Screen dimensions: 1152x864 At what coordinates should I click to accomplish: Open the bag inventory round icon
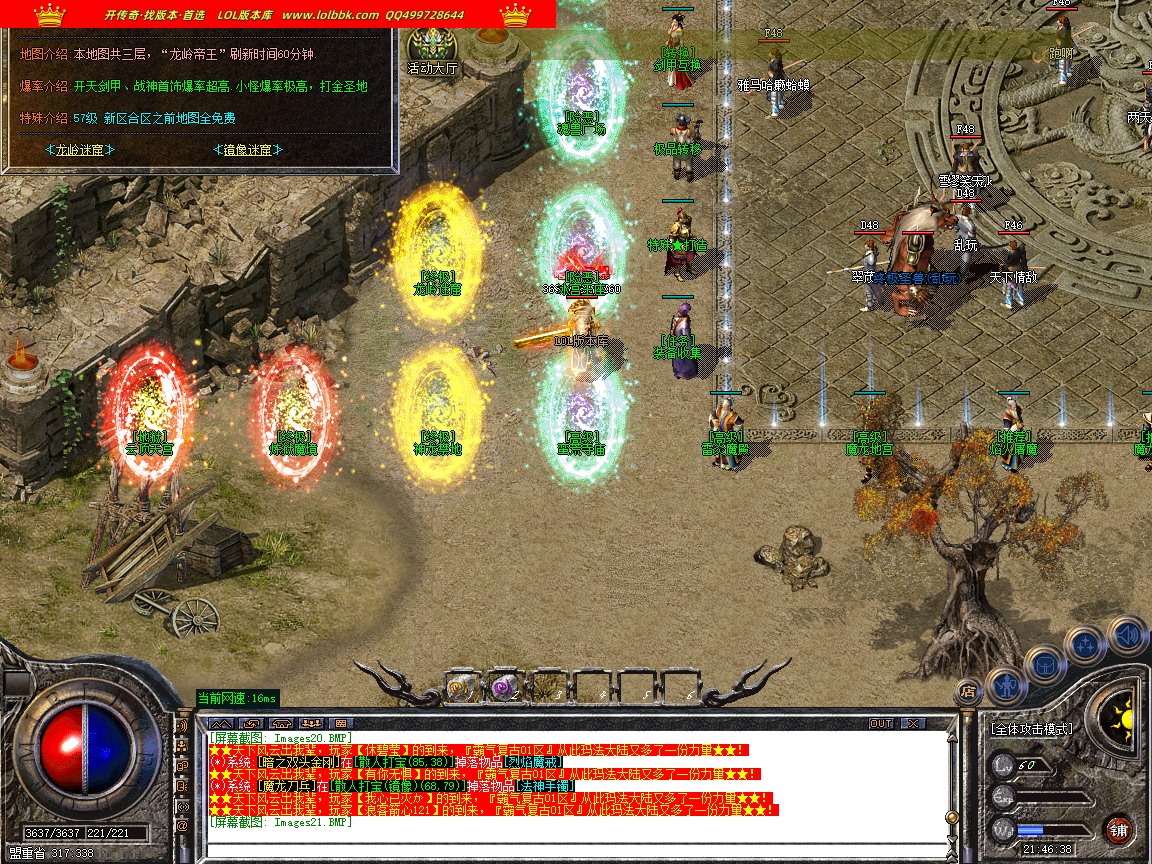click(1046, 663)
